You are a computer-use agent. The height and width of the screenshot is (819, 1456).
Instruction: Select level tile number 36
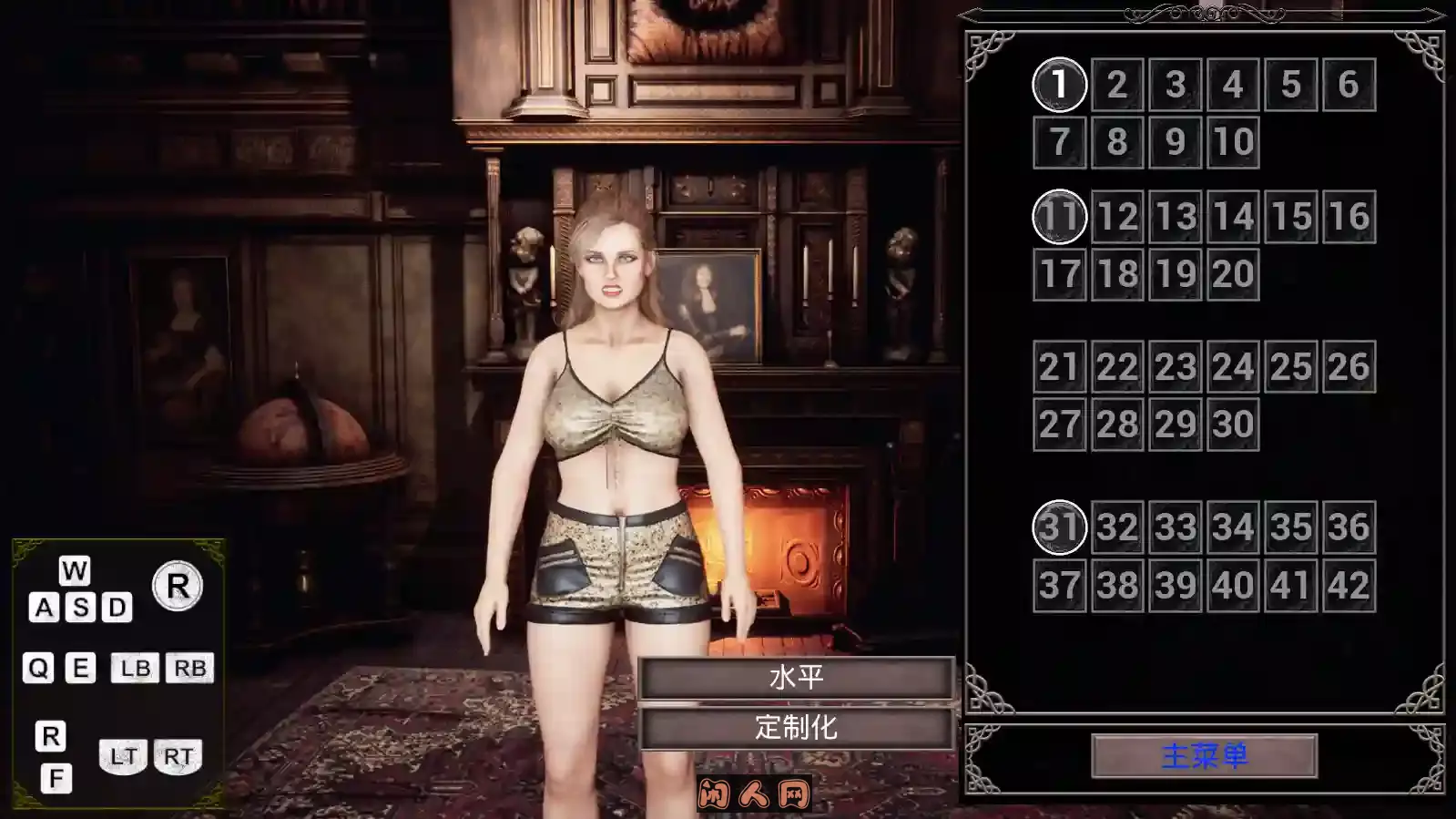(x=1349, y=527)
